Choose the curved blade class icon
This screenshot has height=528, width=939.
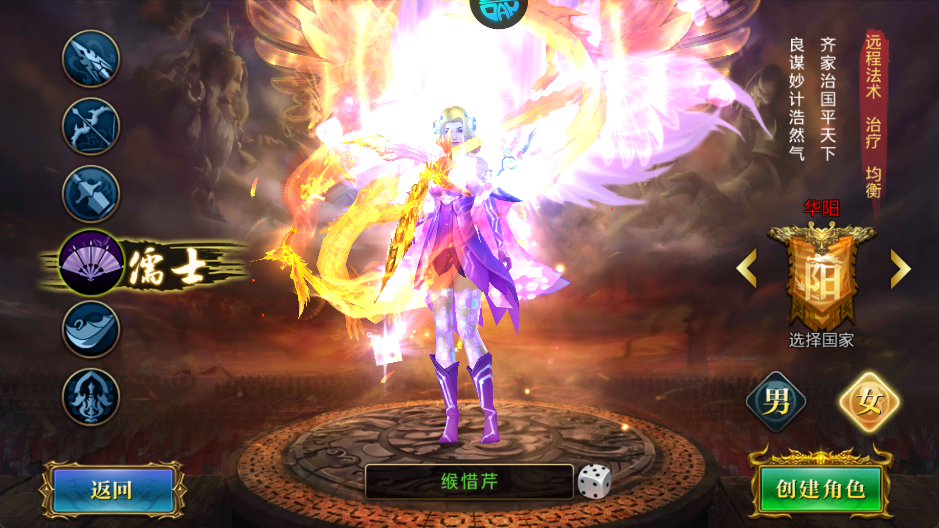pos(91,329)
